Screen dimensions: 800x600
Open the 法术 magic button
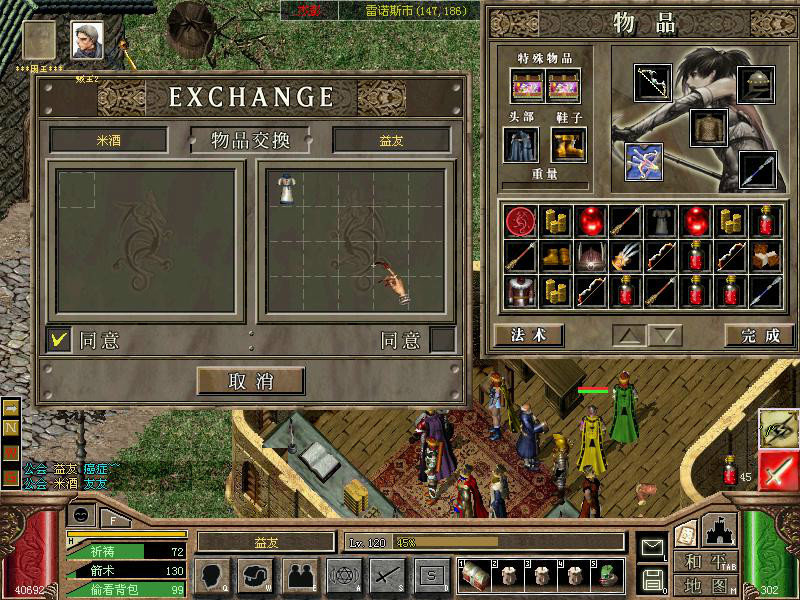tap(529, 335)
